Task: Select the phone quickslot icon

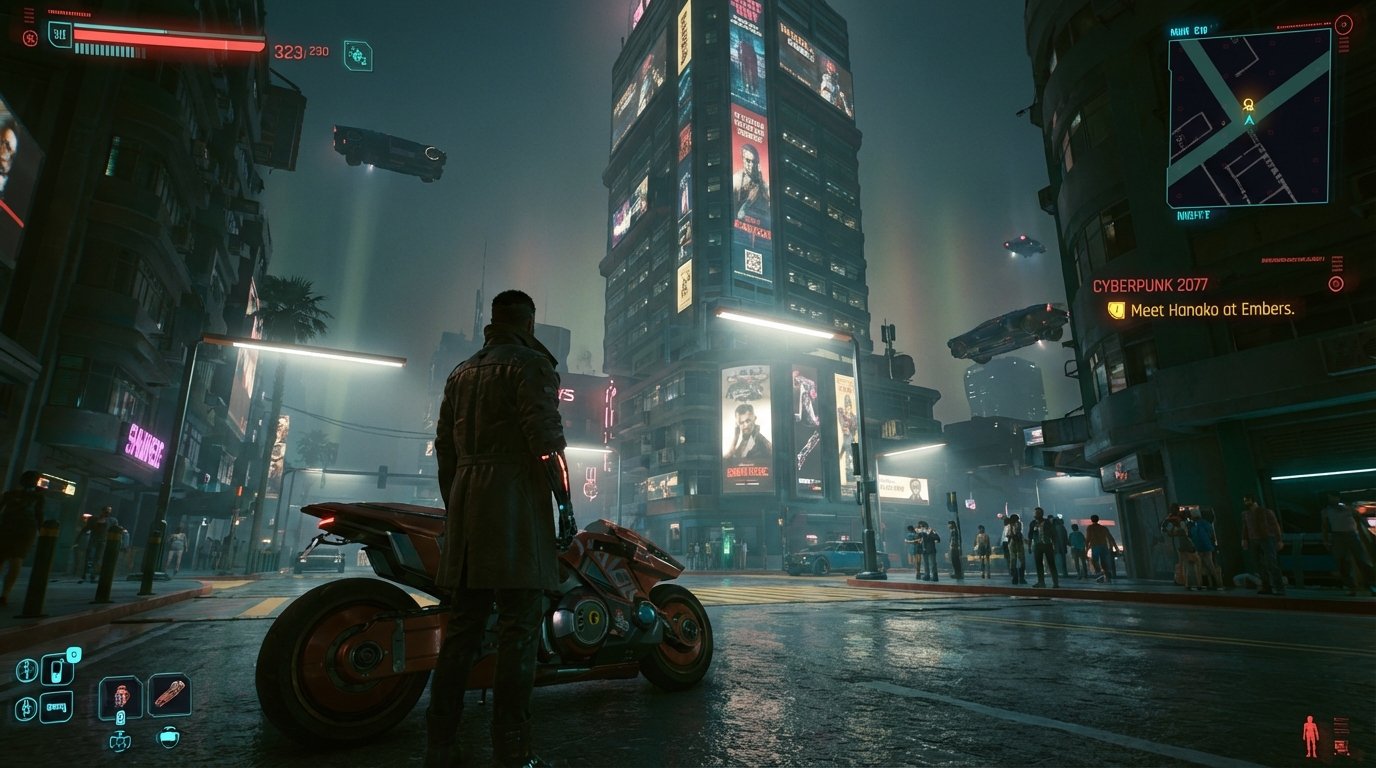Action: (x=57, y=668)
